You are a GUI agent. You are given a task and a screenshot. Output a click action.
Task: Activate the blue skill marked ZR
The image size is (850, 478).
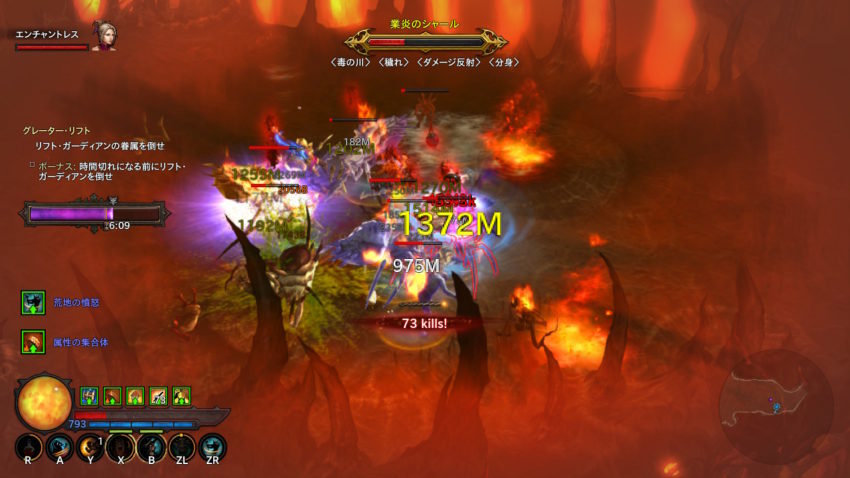tap(212, 447)
